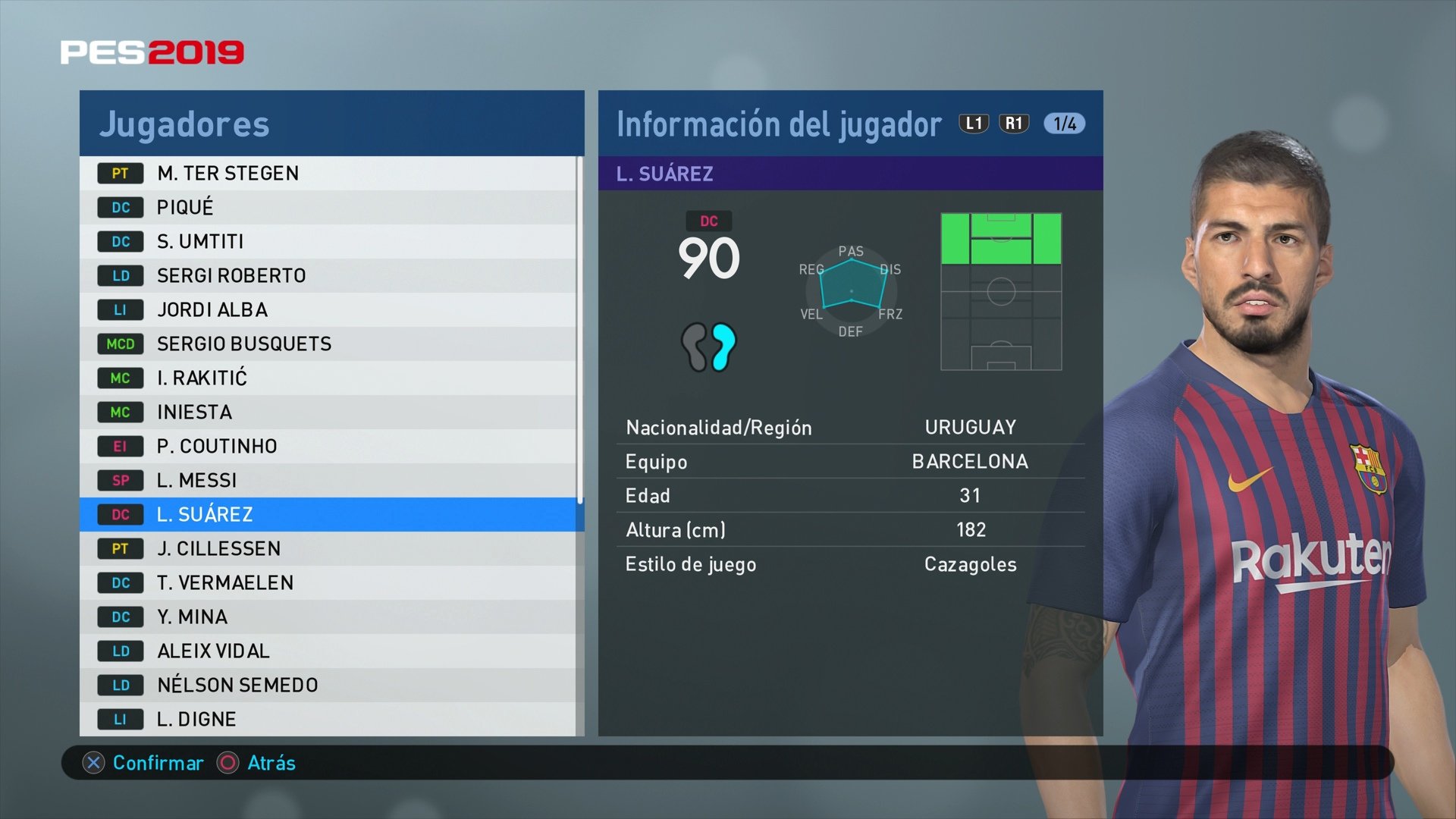Click the Jugadores panel header

click(184, 124)
